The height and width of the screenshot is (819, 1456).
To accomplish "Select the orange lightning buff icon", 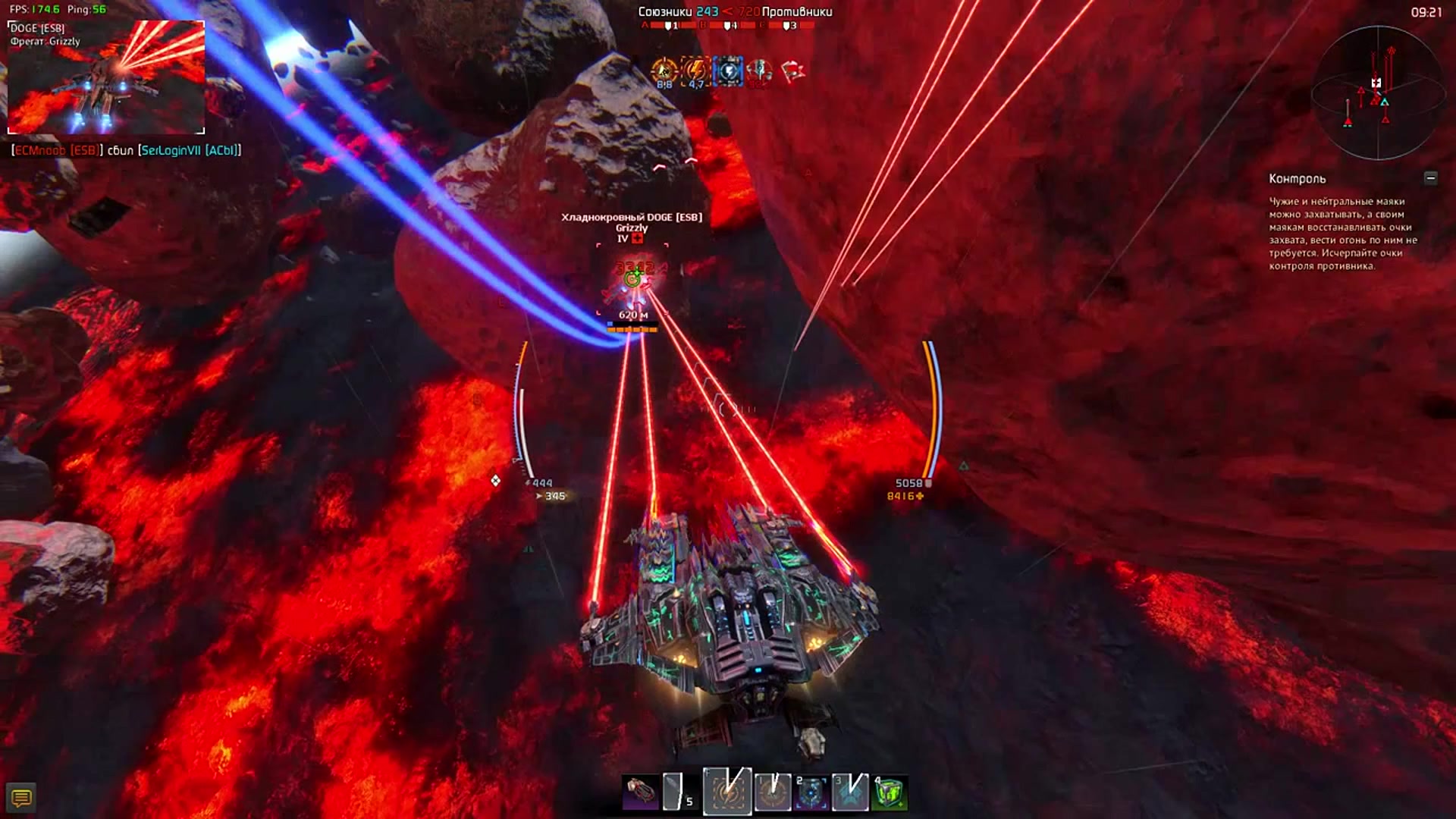I will (695, 71).
